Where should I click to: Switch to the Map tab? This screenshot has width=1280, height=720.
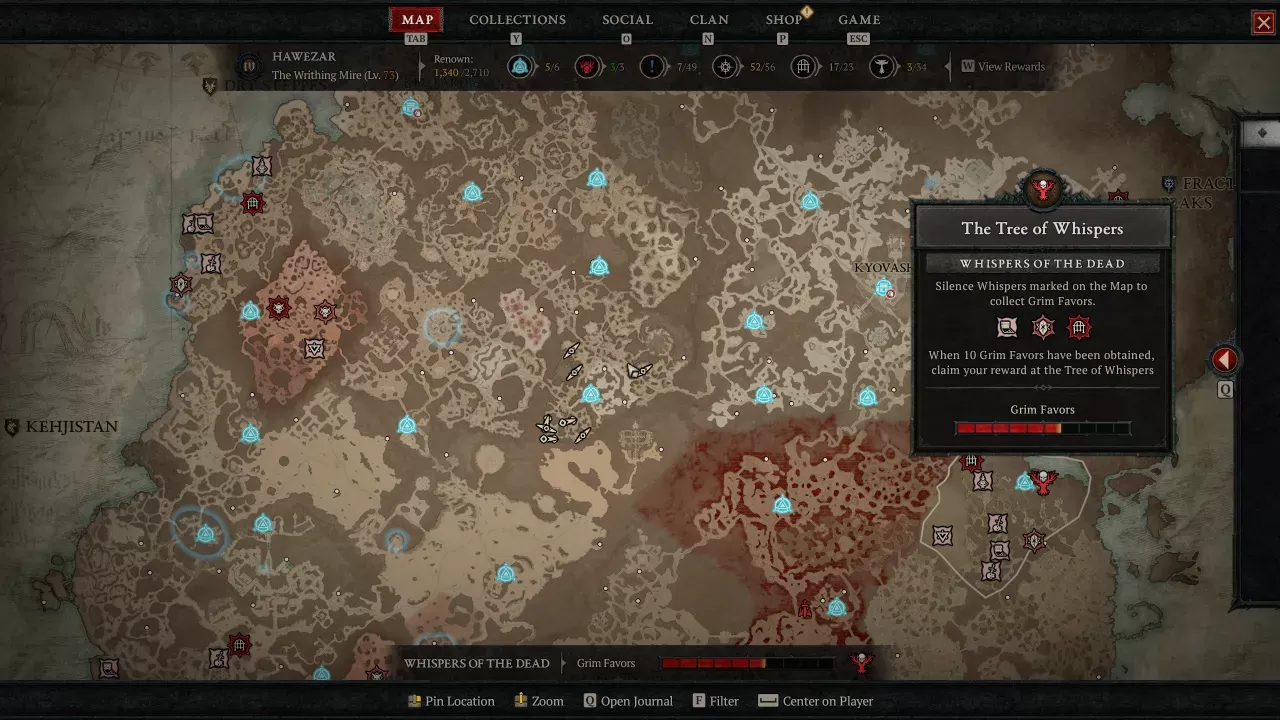417,20
